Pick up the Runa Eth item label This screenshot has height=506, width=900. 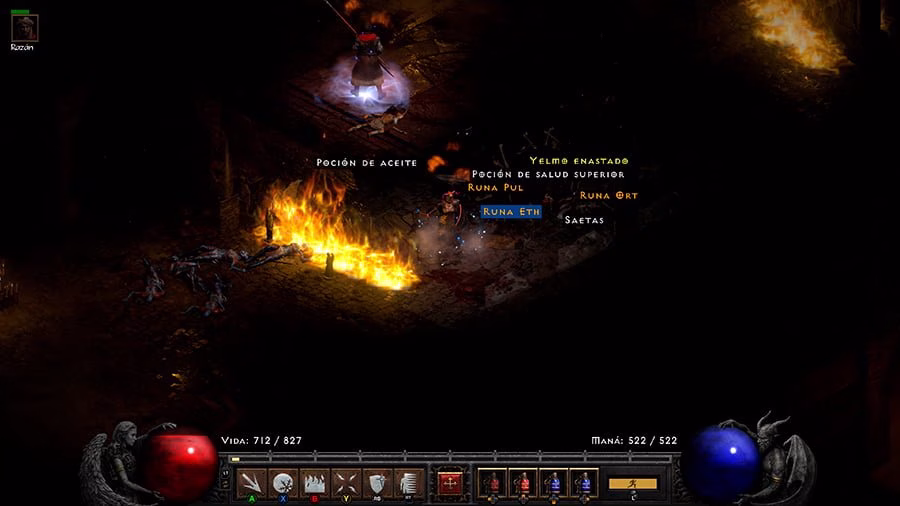pos(511,212)
